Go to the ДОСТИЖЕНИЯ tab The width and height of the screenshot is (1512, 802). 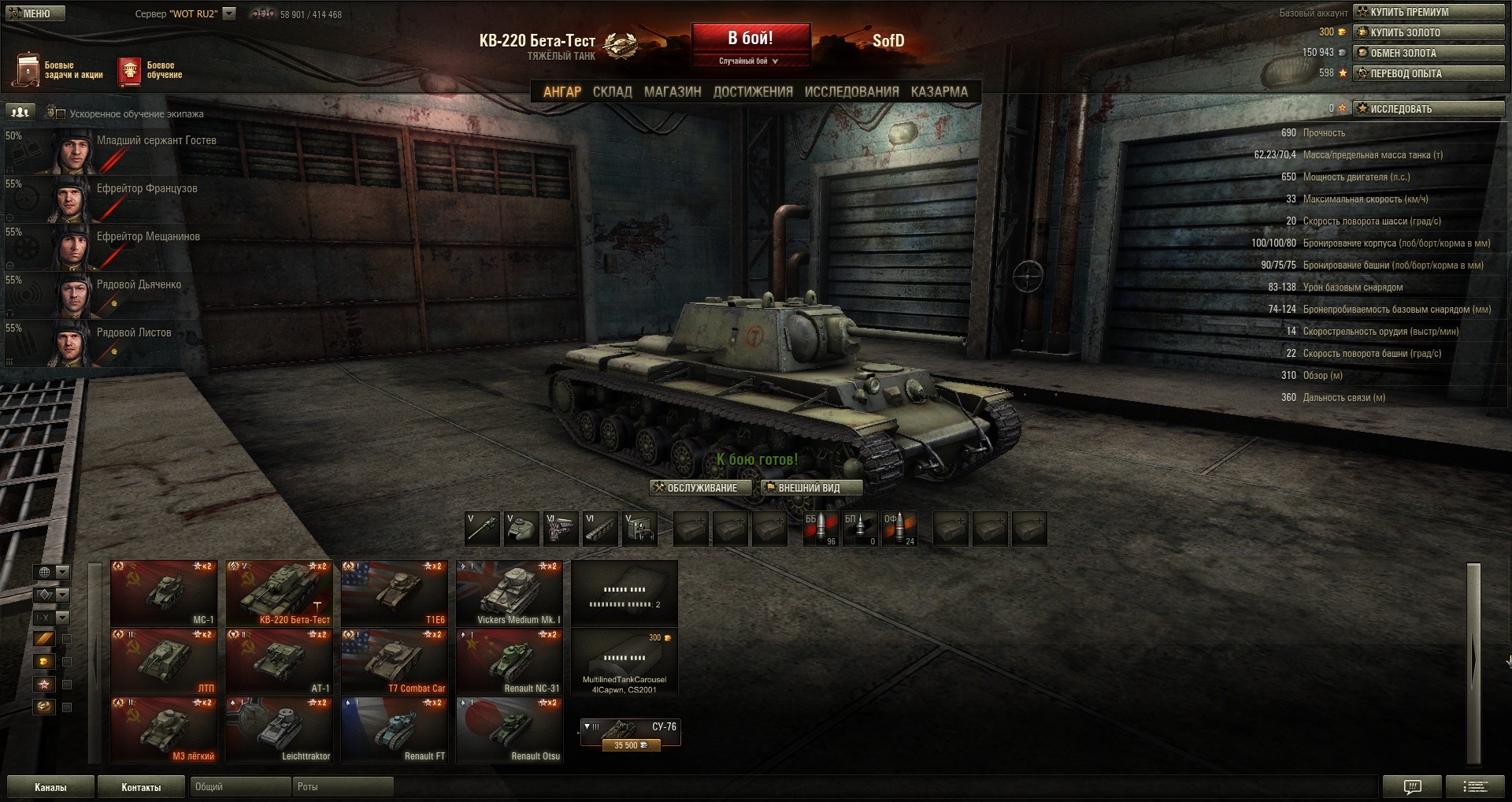coord(753,92)
